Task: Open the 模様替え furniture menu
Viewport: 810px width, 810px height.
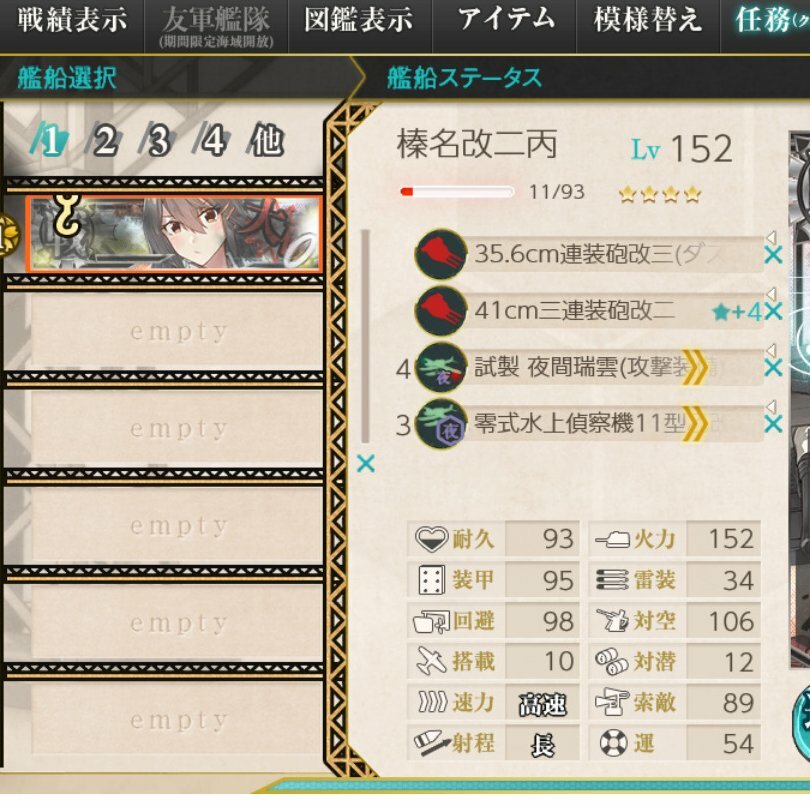Action: point(647,21)
